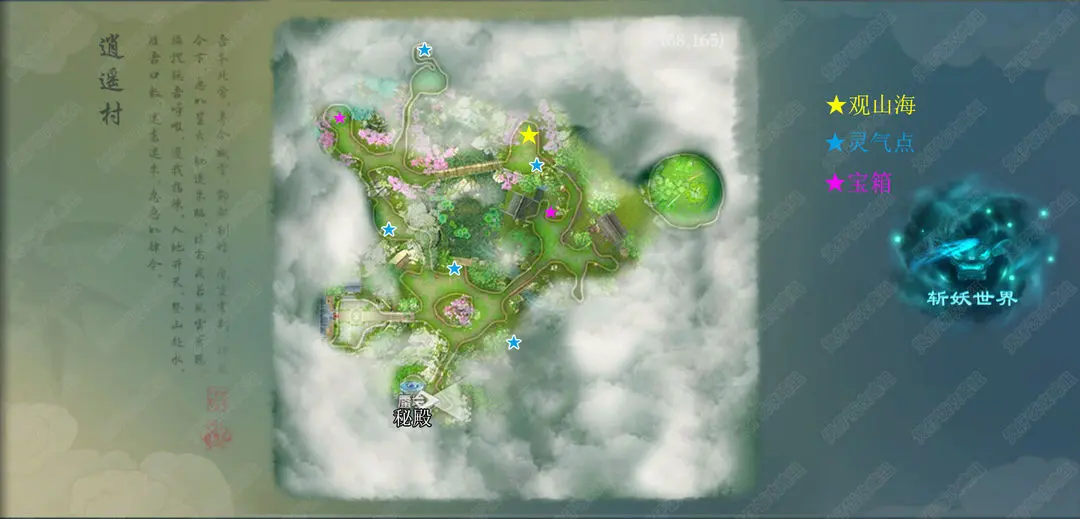1080x519 pixels.
Task: Select the yellow 观山海 star on the map
Action: [529, 135]
